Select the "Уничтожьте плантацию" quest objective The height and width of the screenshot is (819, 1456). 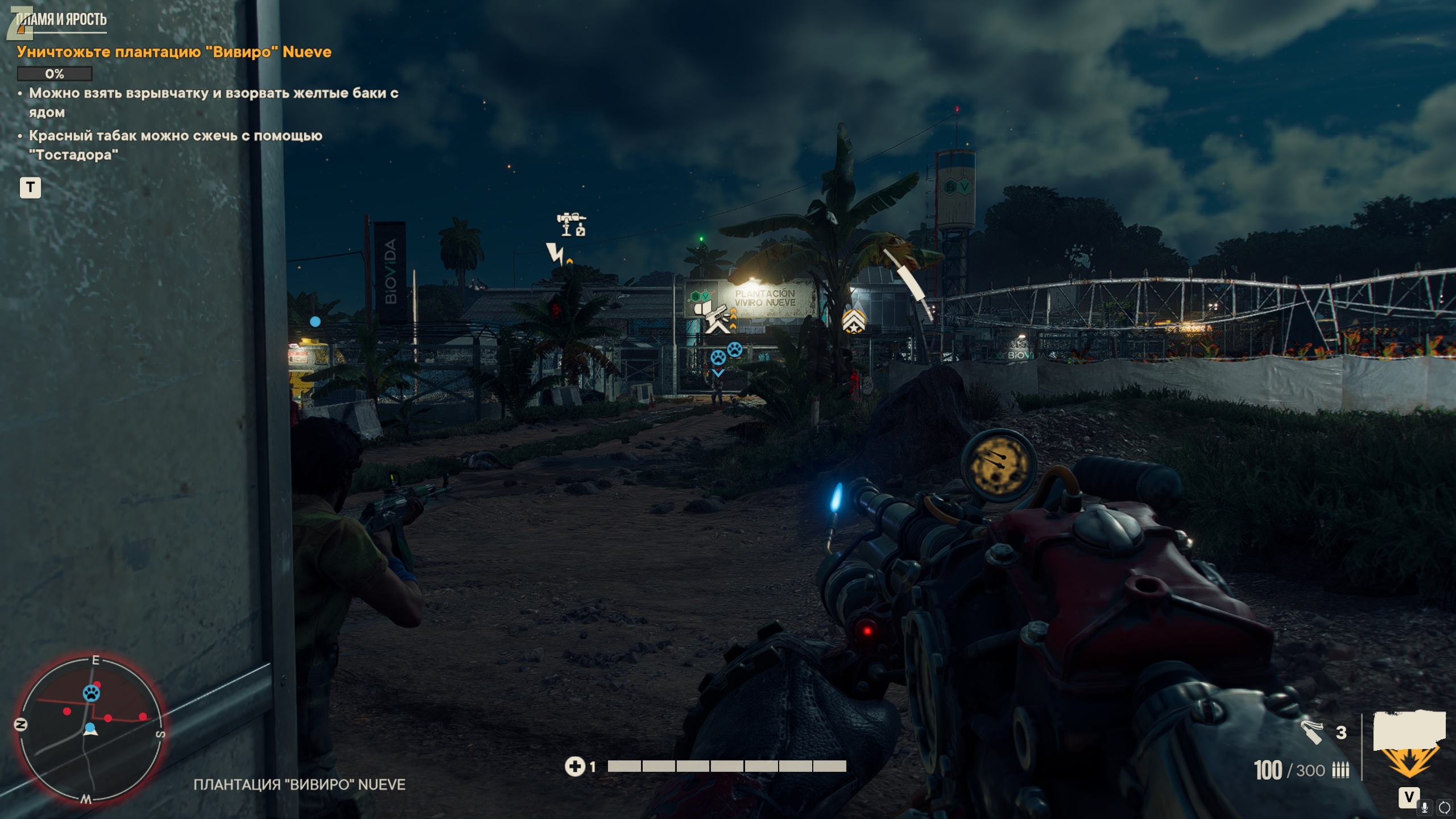point(174,52)
